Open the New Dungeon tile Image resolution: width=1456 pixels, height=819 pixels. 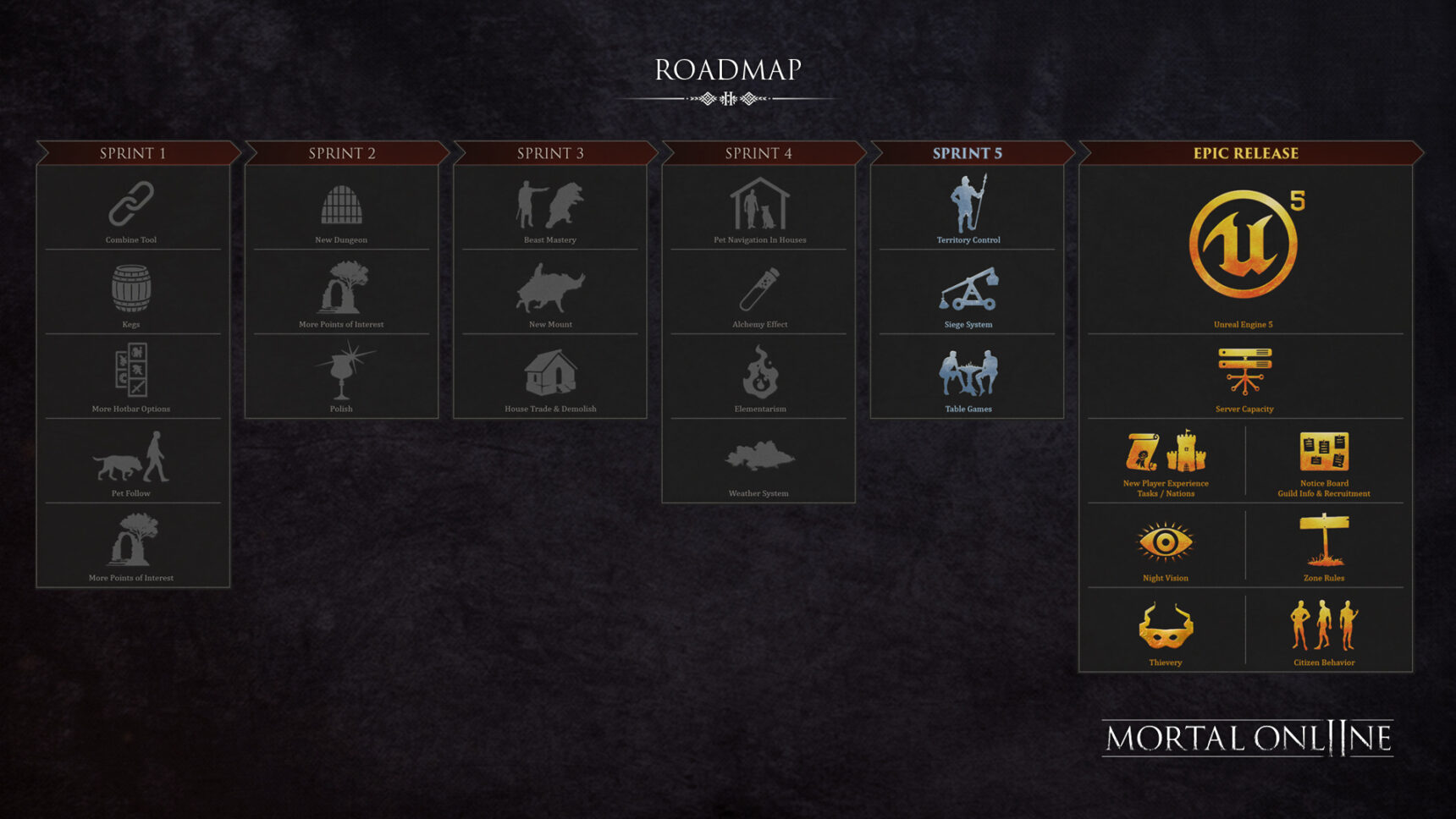[341, 206]
